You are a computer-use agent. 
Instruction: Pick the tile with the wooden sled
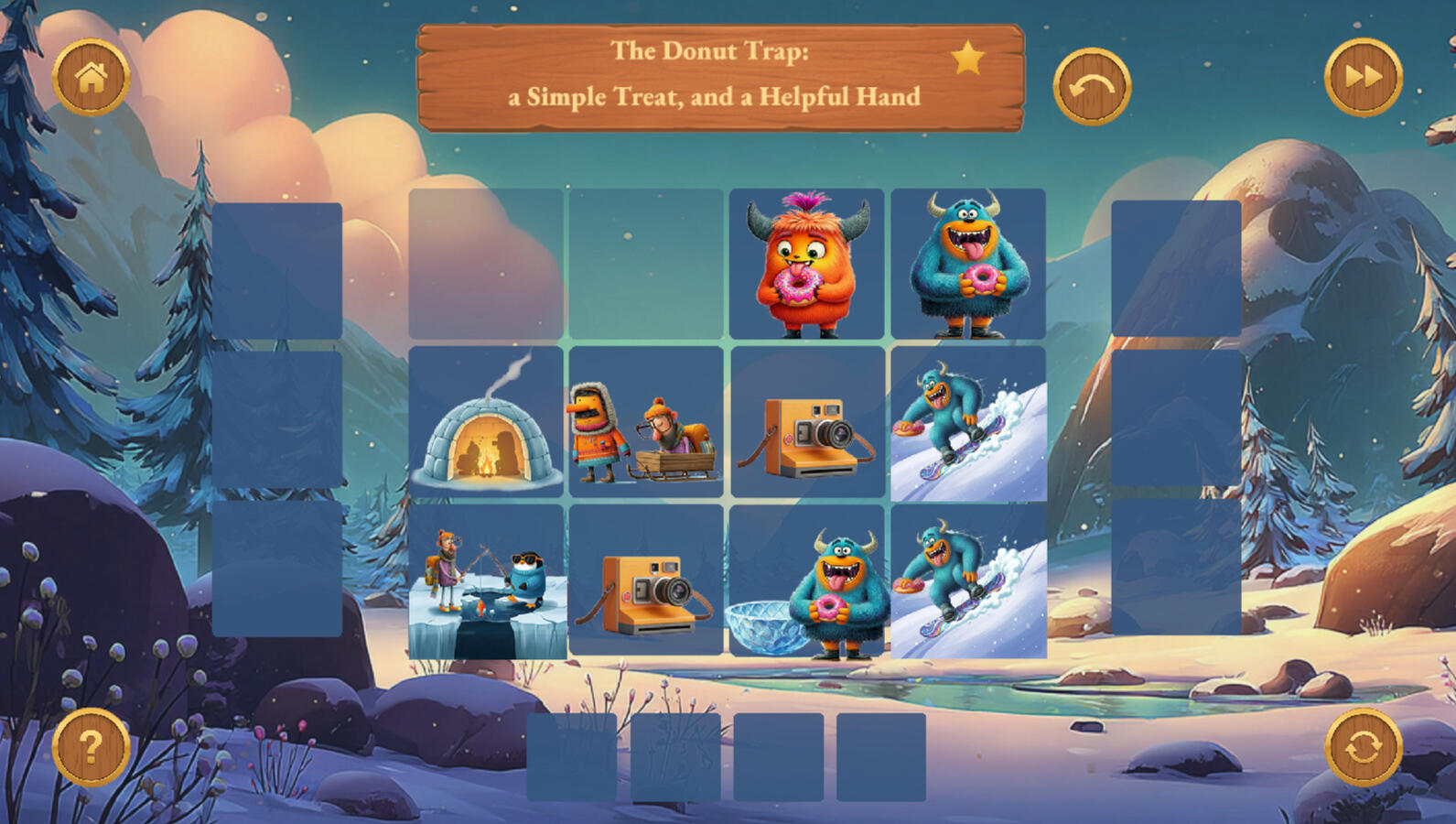(x=646, y=422)
